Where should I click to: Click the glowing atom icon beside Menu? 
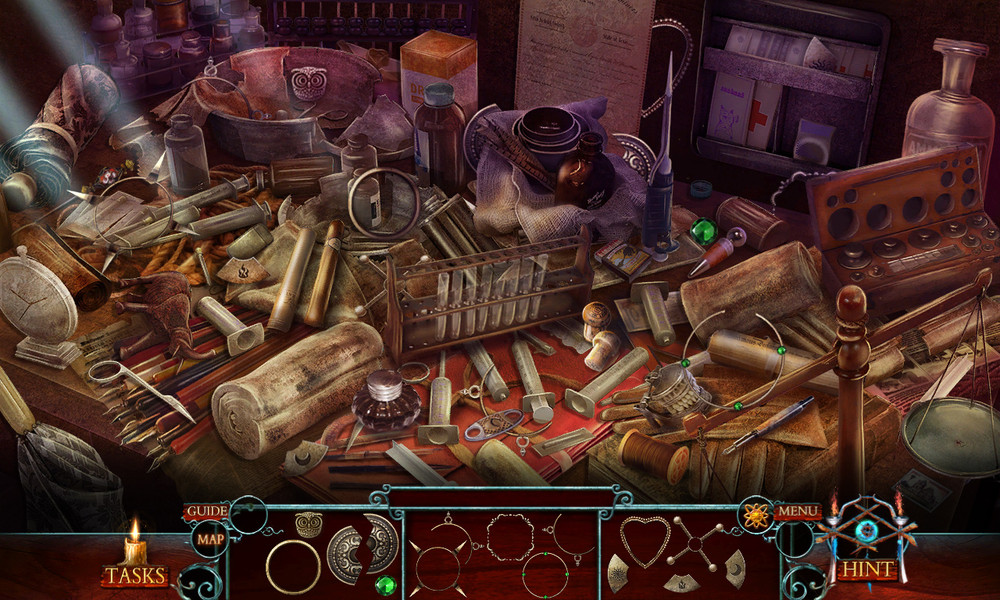tap(755, 514)
